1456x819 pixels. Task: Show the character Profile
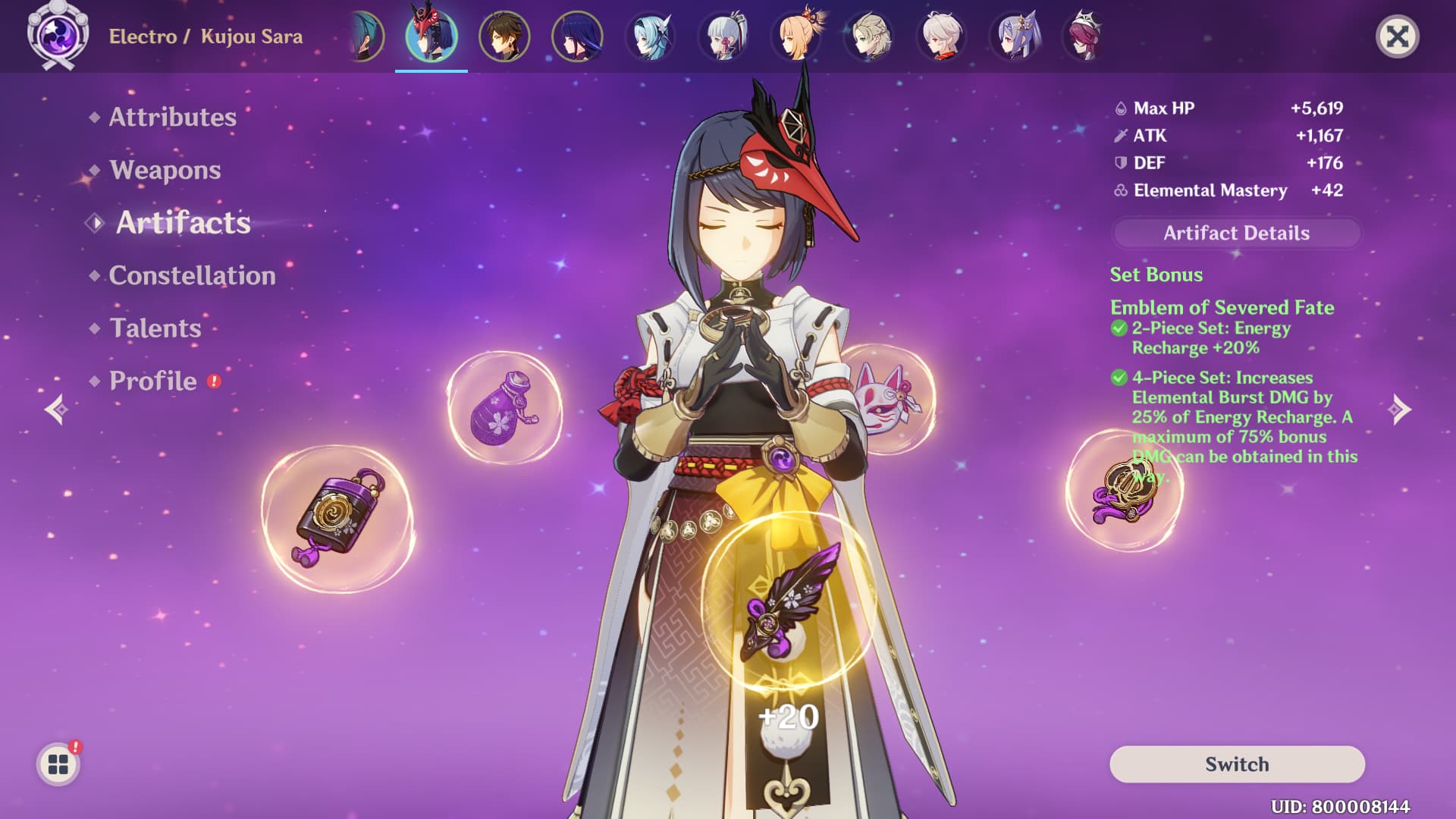click(x=153, y=381)
